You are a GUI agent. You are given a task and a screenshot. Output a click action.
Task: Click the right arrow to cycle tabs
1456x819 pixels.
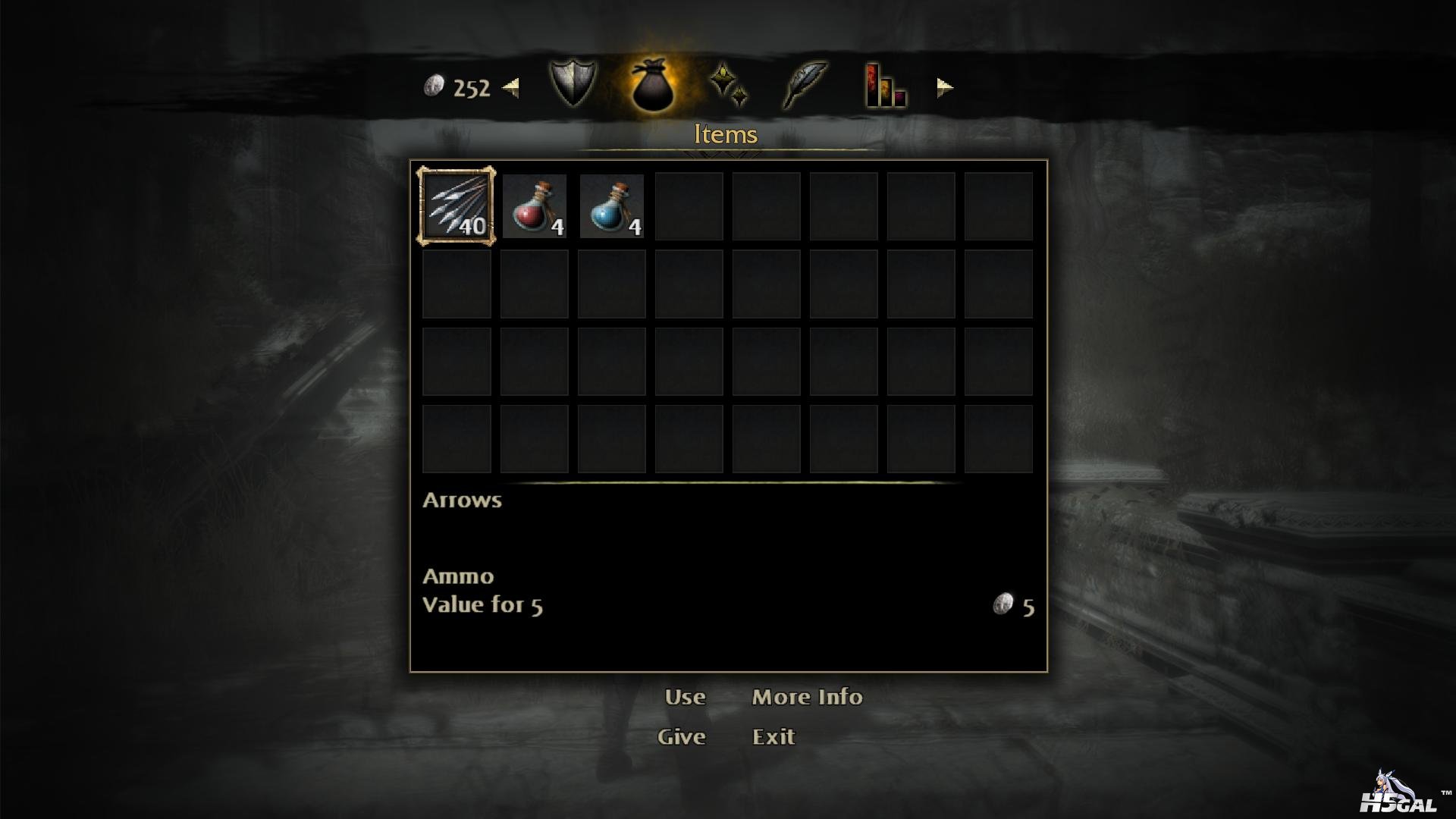pos(944,88)
